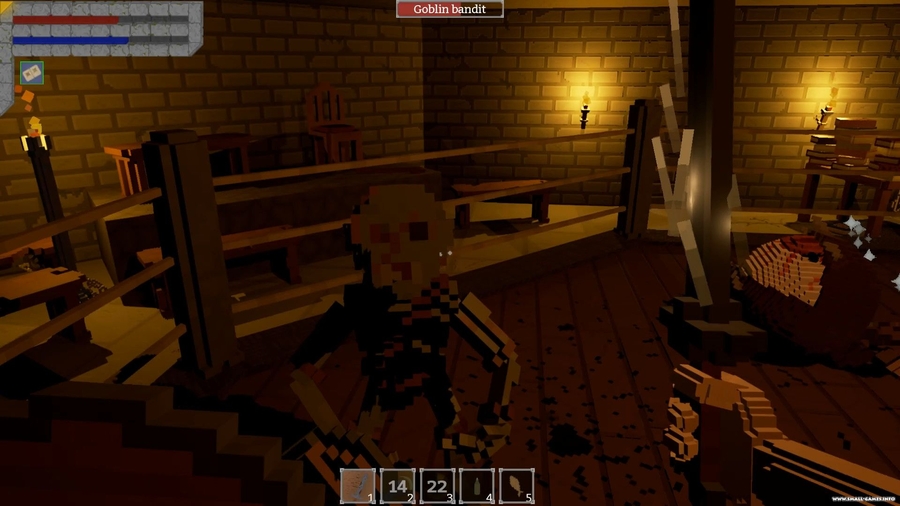The width and height of the screenshot is (900, 506).
Task: Select the fish in hotbar slot 5
Action: pos(516,486)
